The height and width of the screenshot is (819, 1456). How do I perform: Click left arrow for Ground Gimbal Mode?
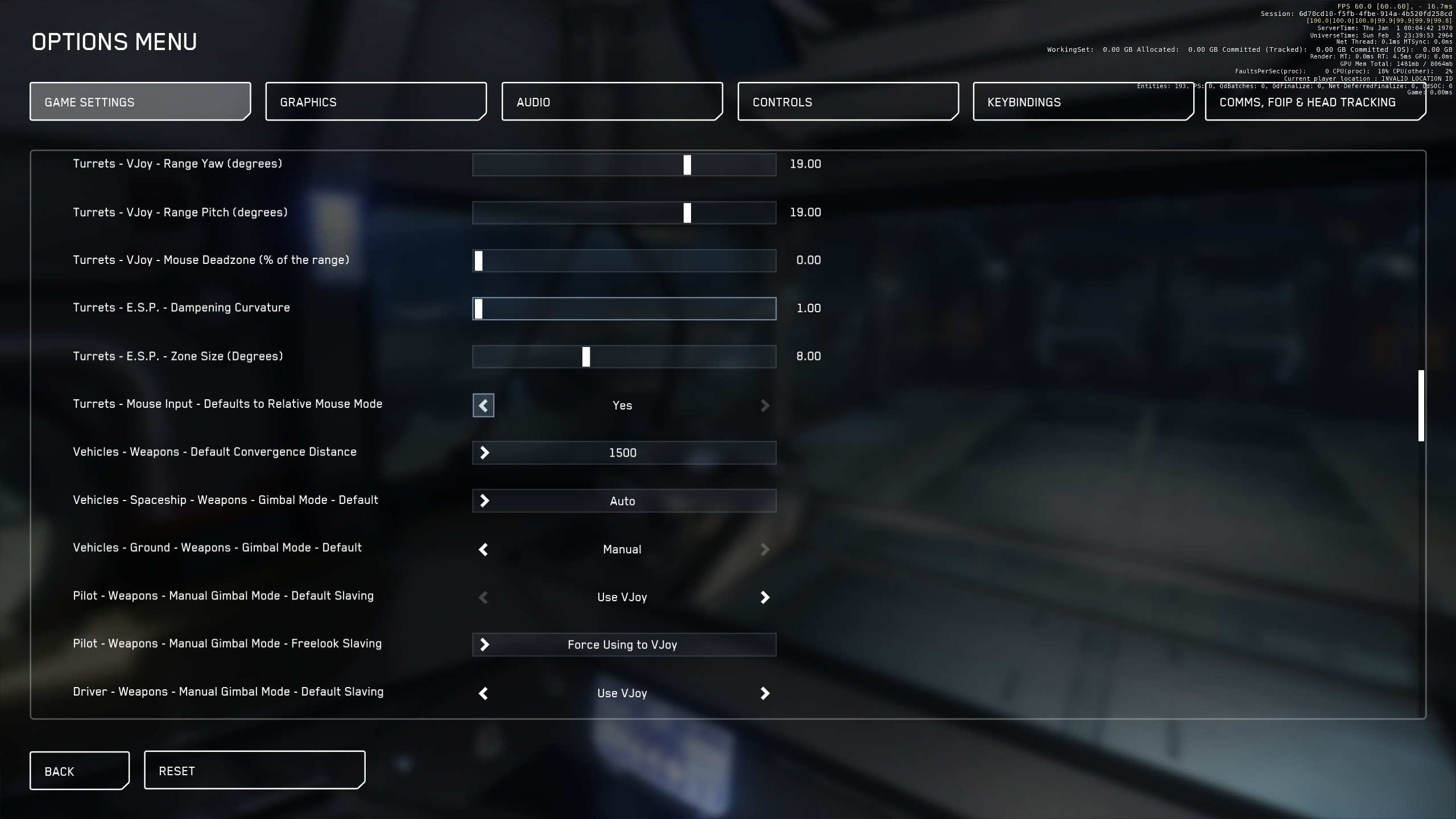[483, 549]
